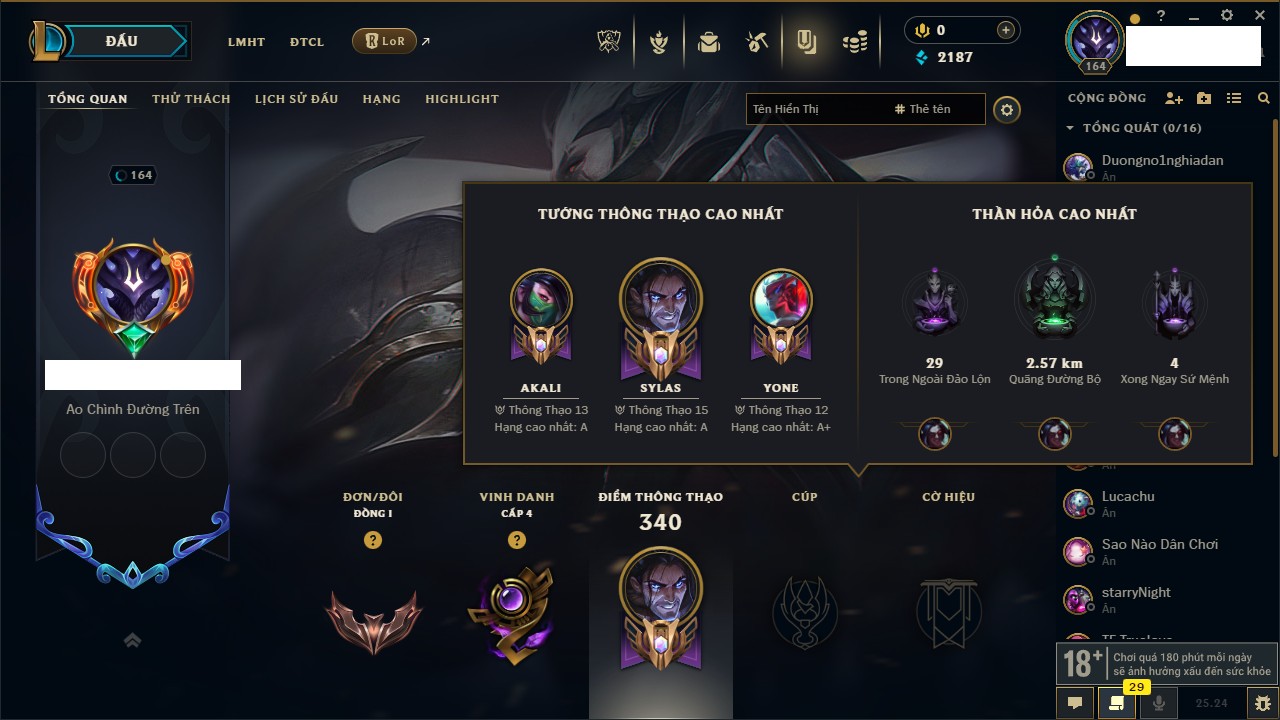Launch the LoR link button

pyautogui.click(x=385, y=41)
